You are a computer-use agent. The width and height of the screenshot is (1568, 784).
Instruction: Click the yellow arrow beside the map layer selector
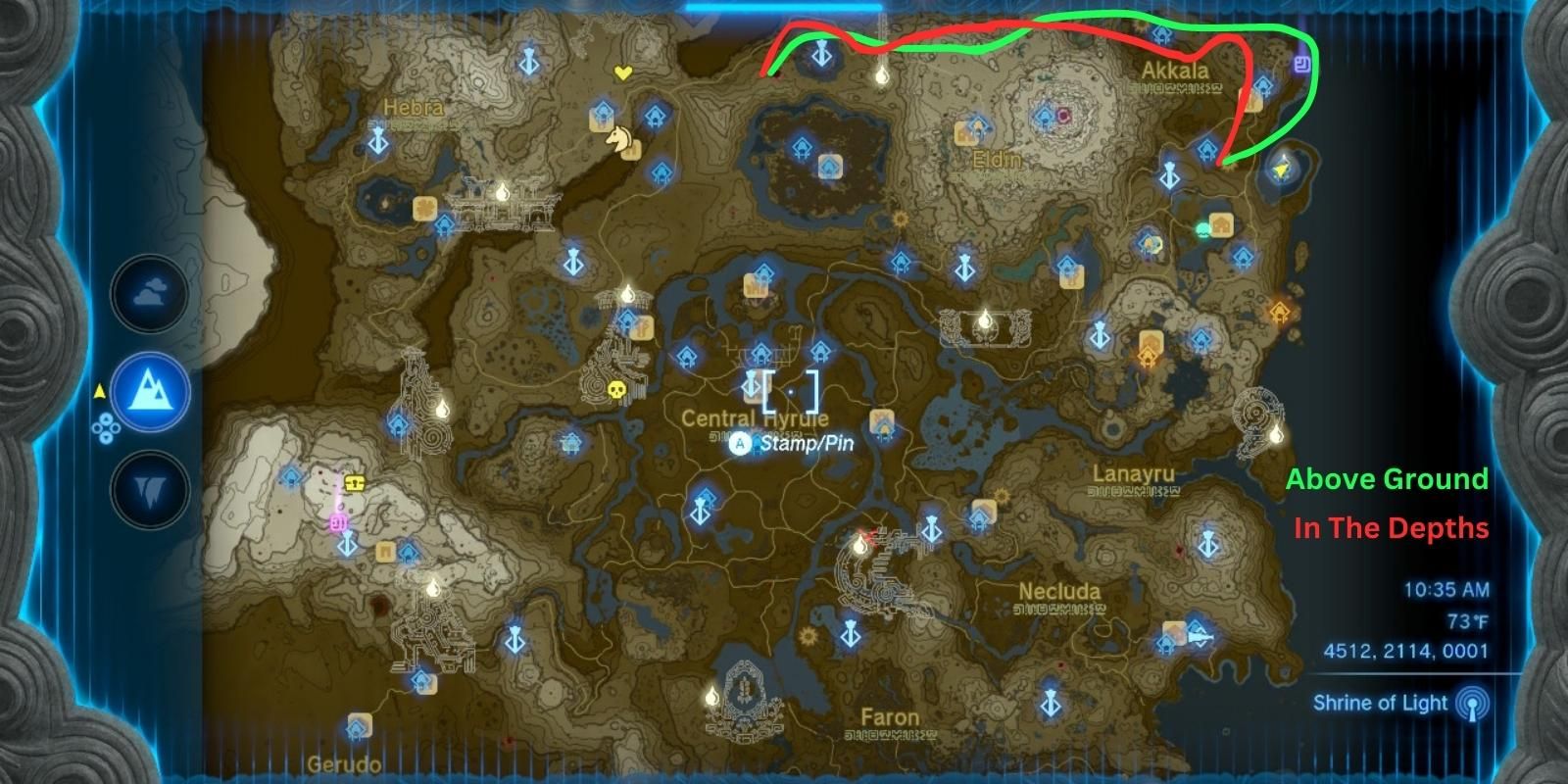coord(98,389)
